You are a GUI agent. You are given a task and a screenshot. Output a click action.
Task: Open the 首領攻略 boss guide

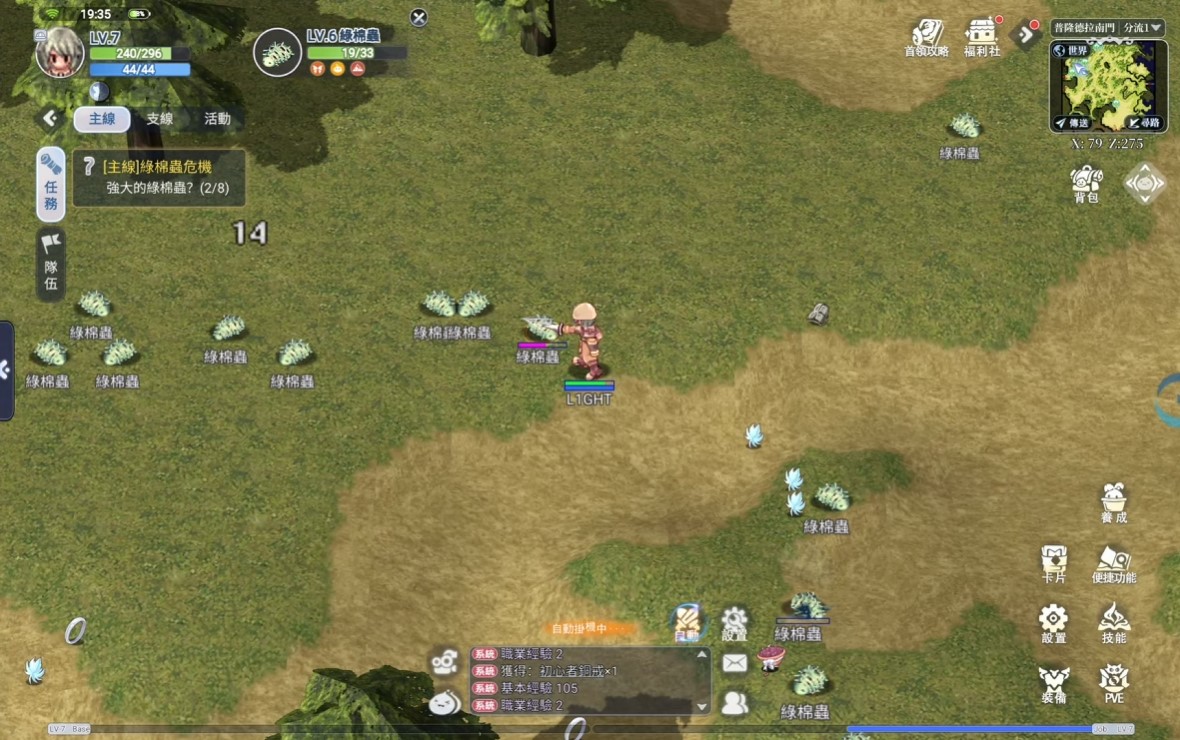pyautogui.click(x=927, y=37)
